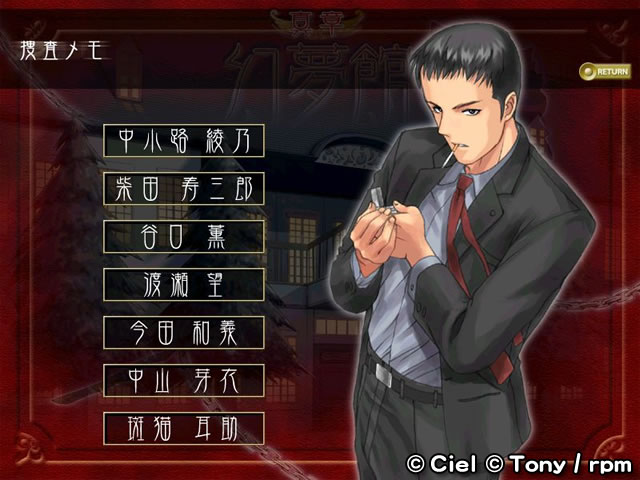View the 渡瀬望 memo
640x480 pixels.
(x=184, y=284)
